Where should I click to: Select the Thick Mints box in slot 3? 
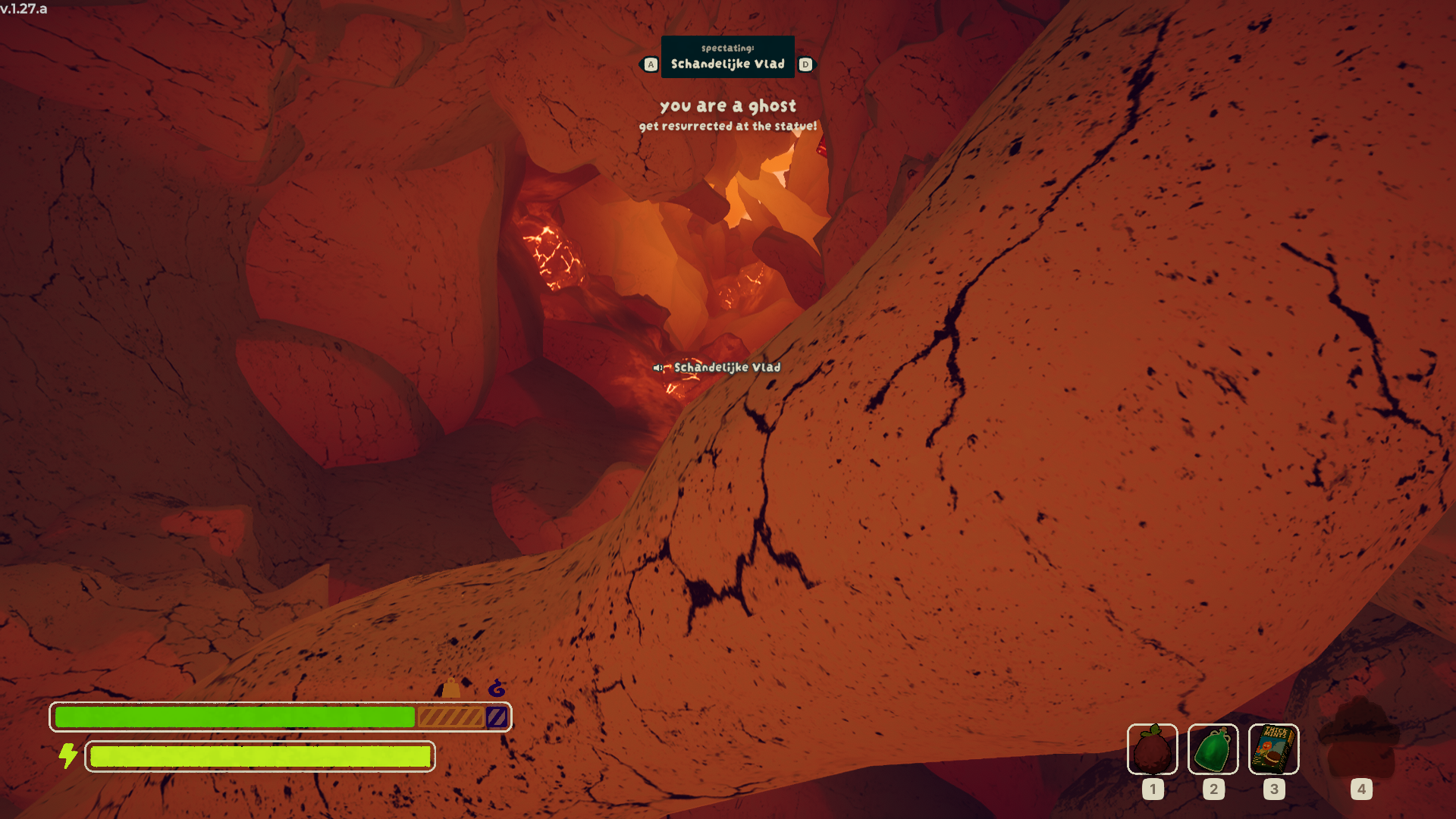[x=1273, y=749]
